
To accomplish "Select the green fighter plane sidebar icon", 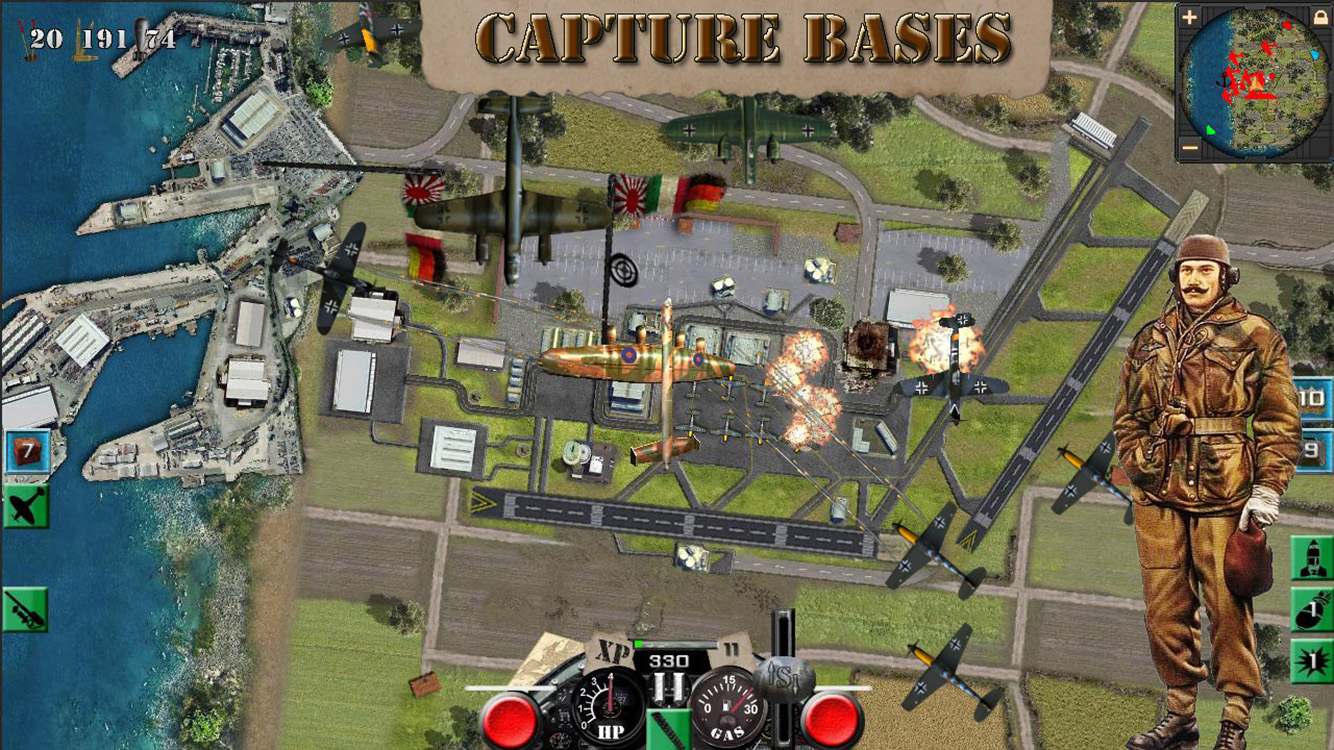I will tap(27, 505).
